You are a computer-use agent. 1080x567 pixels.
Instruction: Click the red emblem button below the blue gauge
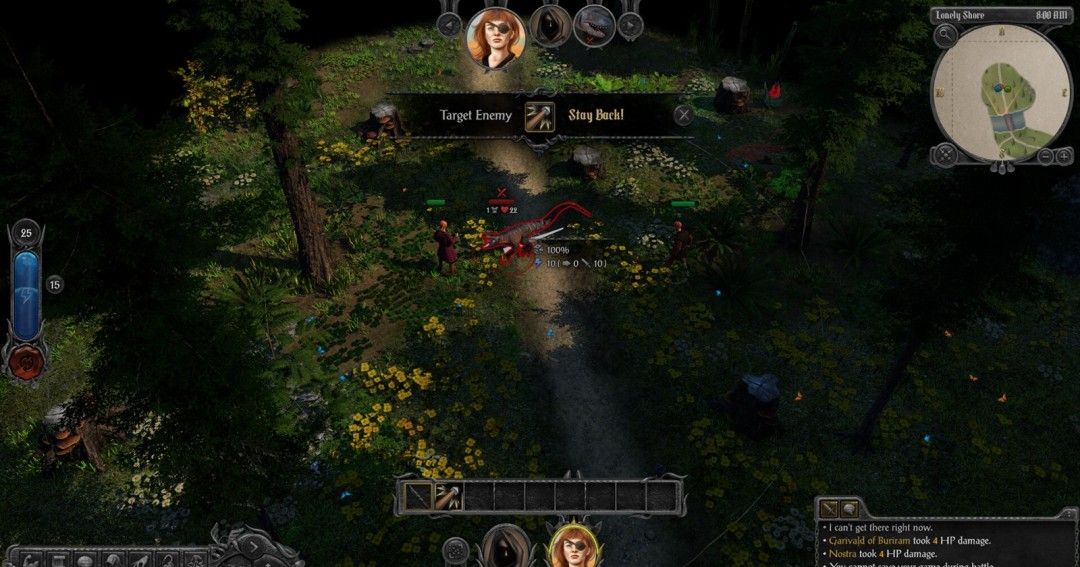(25, 361)
